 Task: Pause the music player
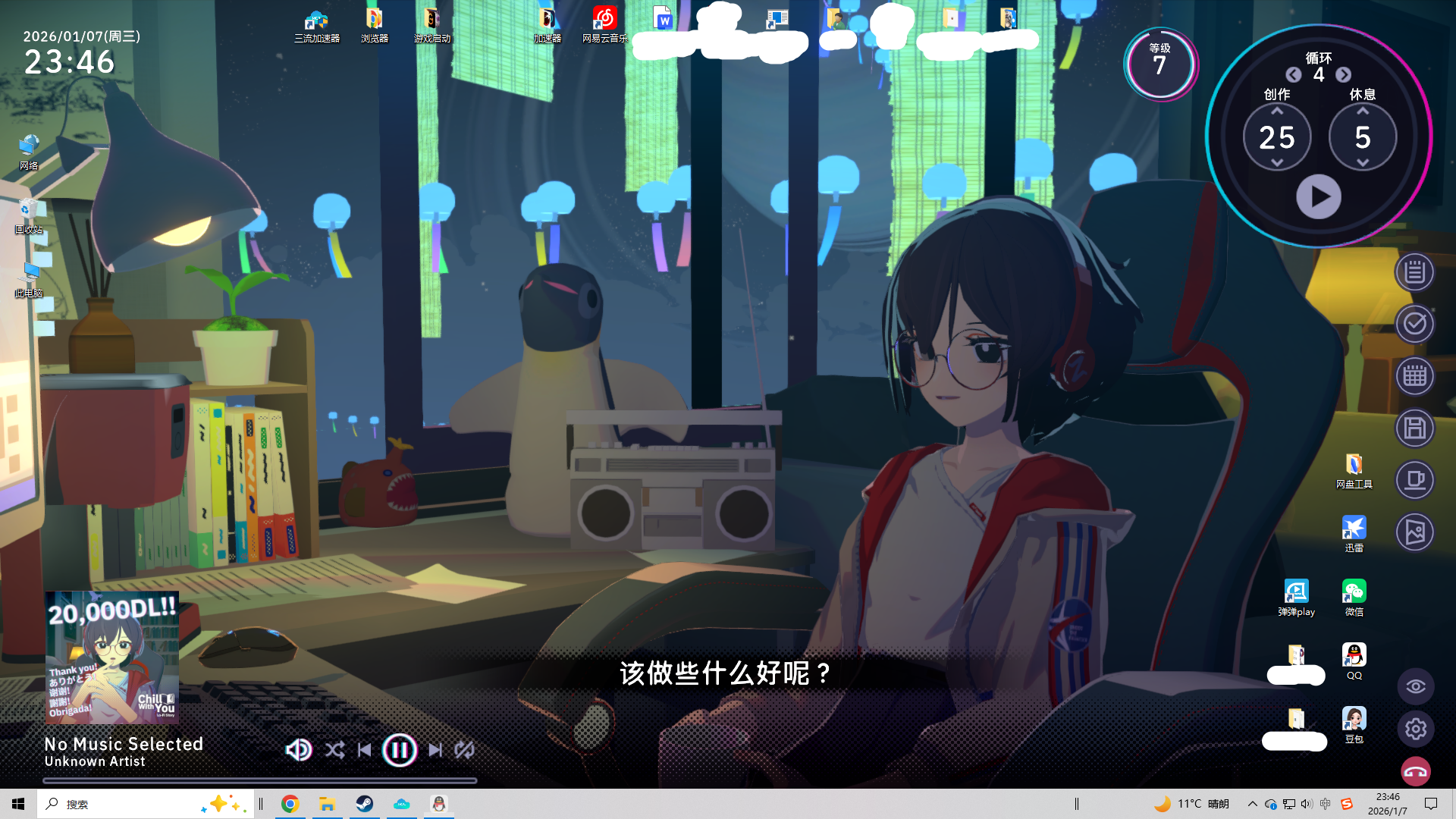(400, 750)
